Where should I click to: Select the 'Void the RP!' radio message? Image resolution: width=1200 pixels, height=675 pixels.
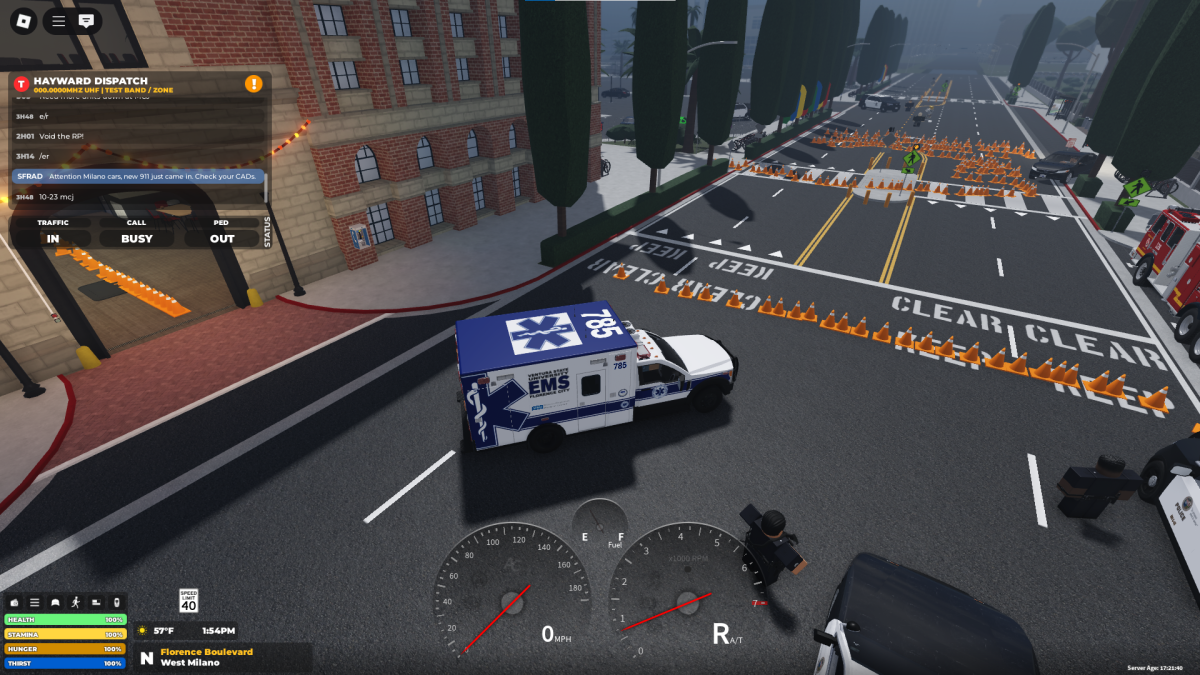(x=139, y=136)
